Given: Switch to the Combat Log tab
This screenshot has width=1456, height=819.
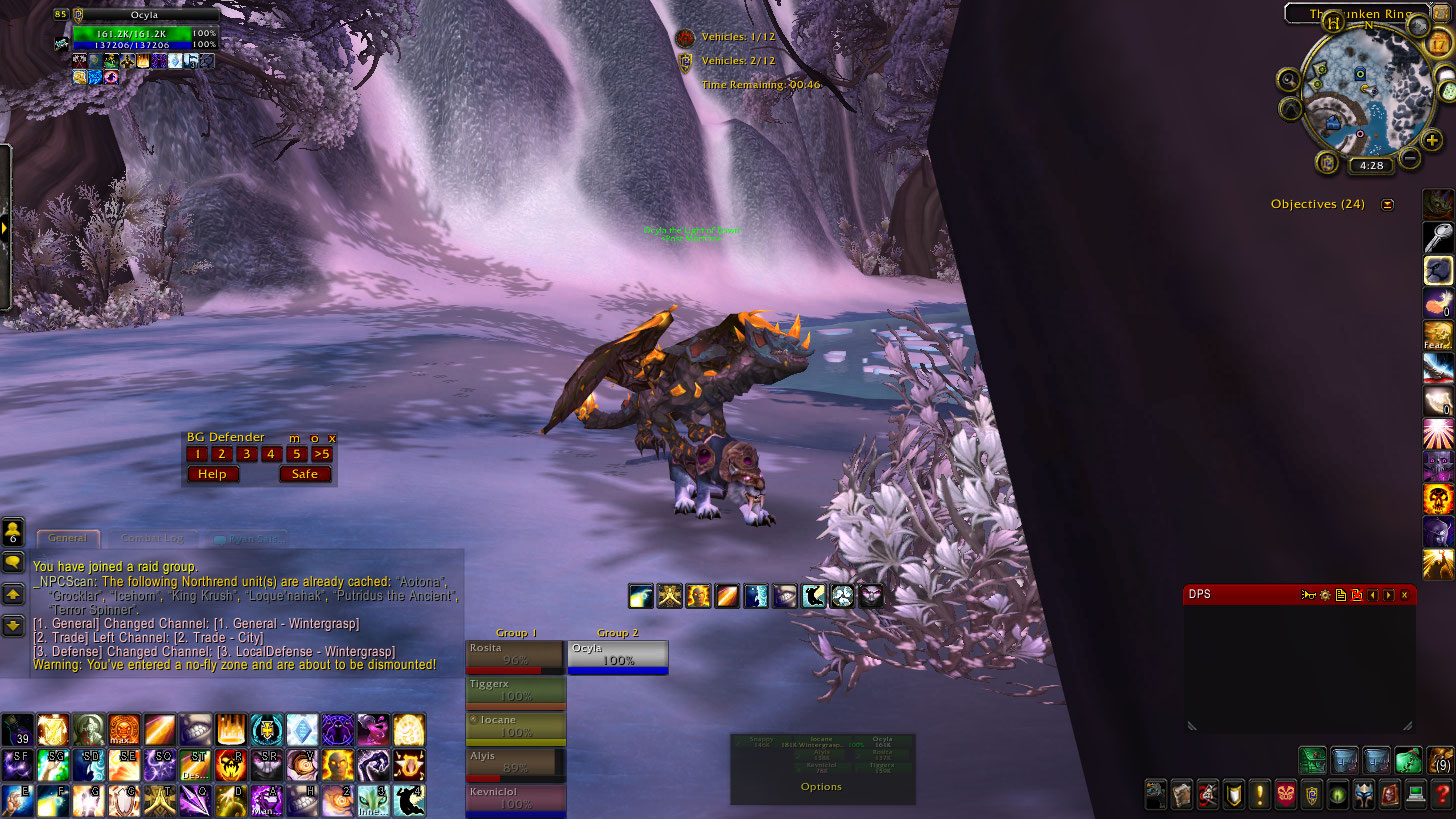Looking at the screenshot, I should [x=153, y=539].
